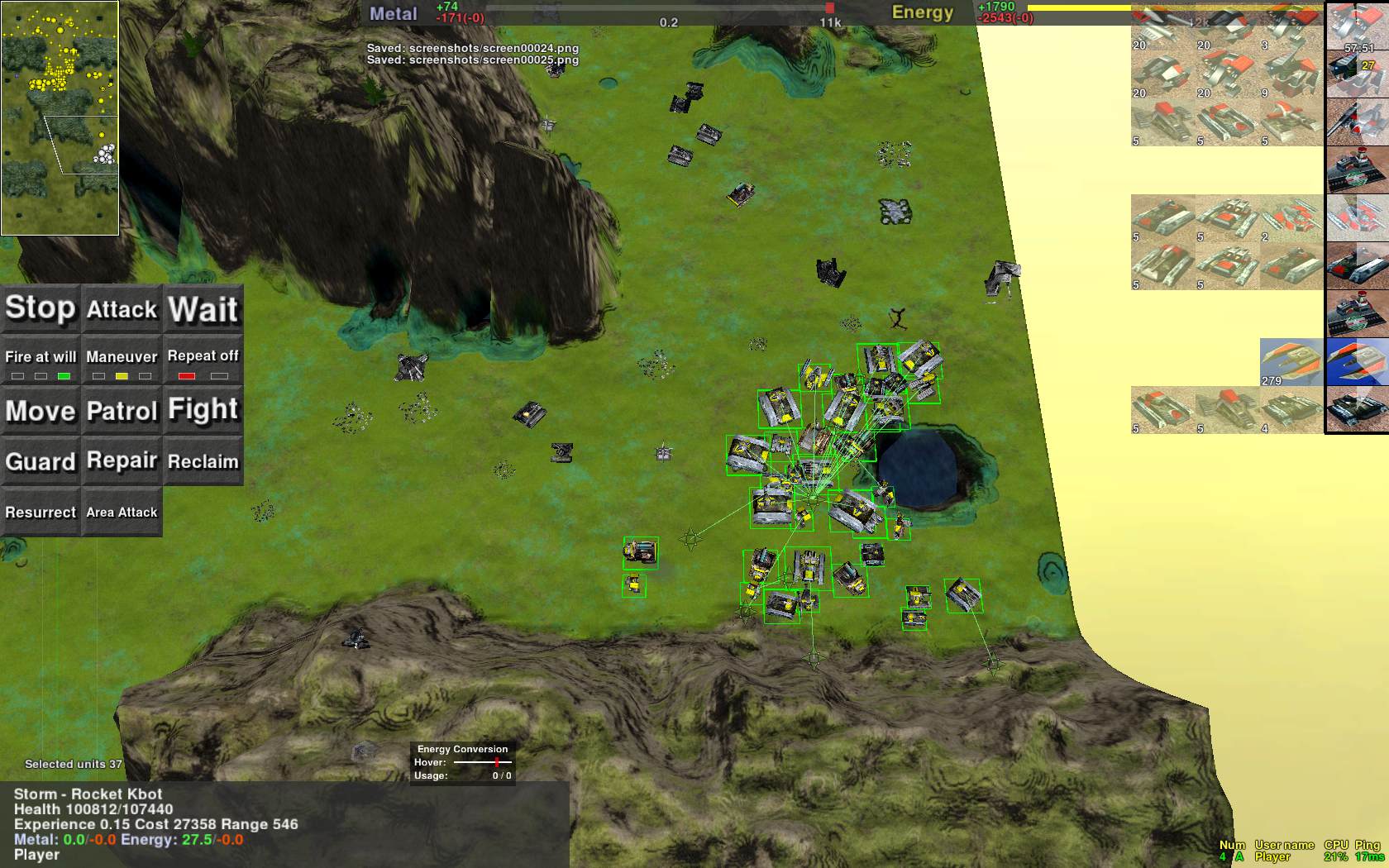Screen dimensions: 1389x868
Task: Adjust the Energy Conversion hover slider
Action: (x=497, y=762)
